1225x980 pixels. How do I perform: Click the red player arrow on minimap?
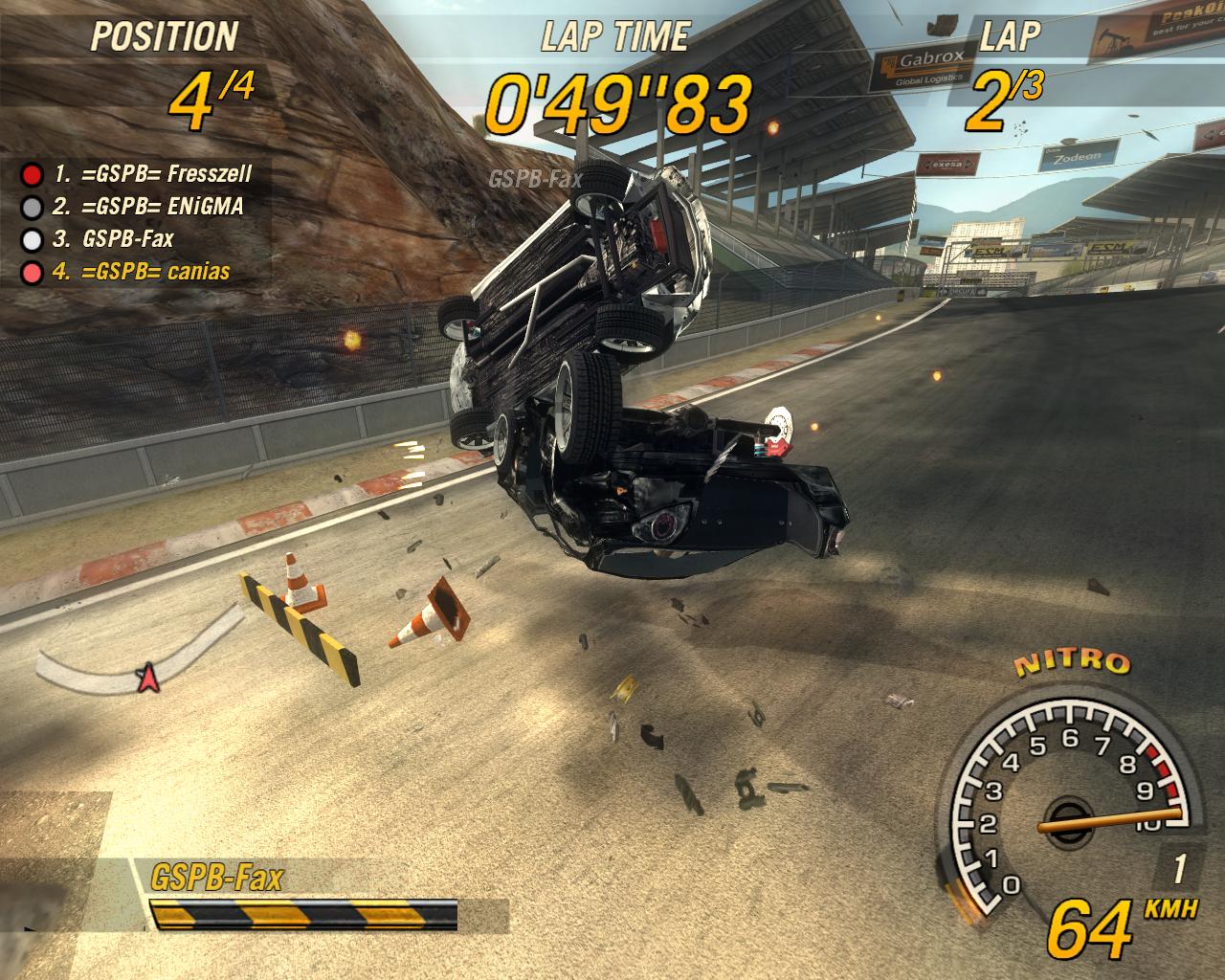point(146,678)
